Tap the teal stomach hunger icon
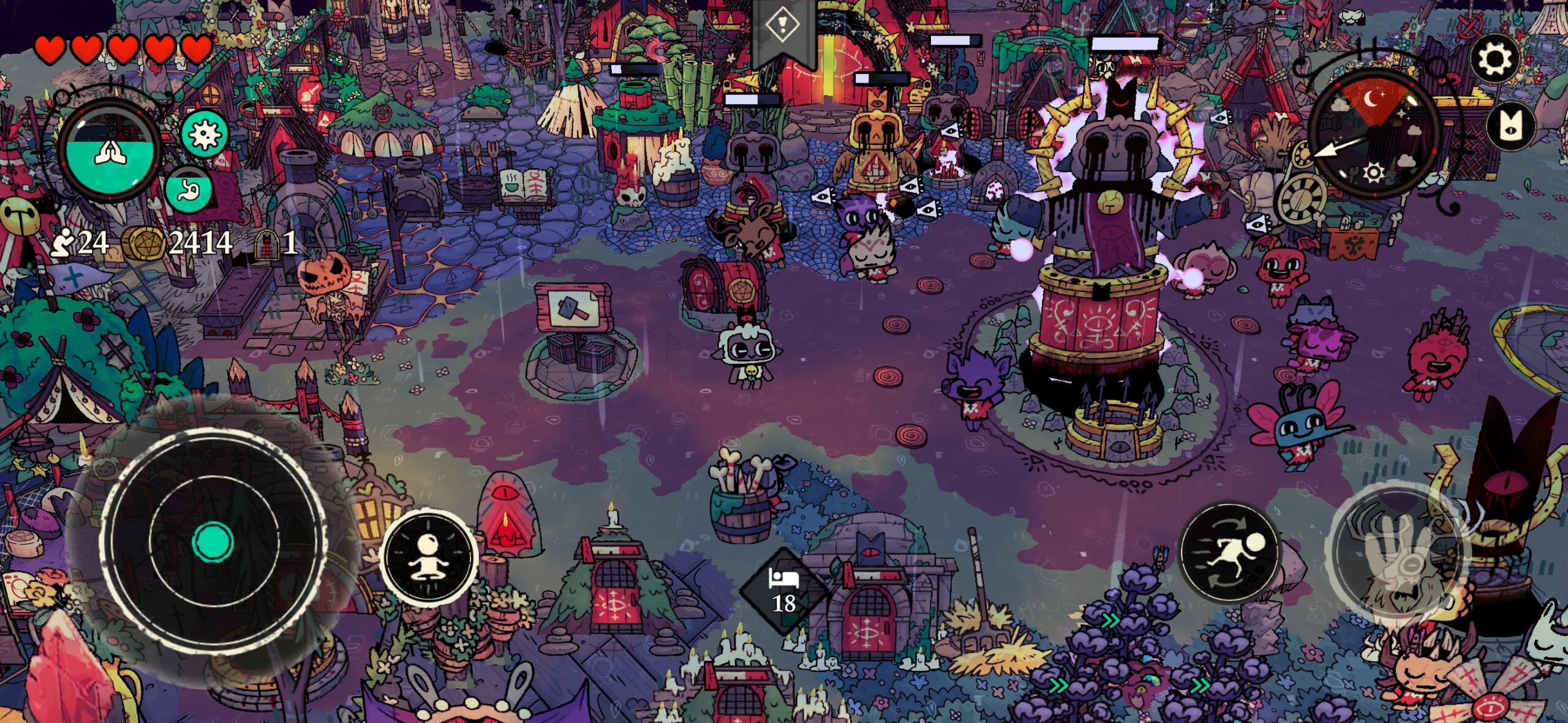This screenshot has width=1568, height=723. coord(188,191)
